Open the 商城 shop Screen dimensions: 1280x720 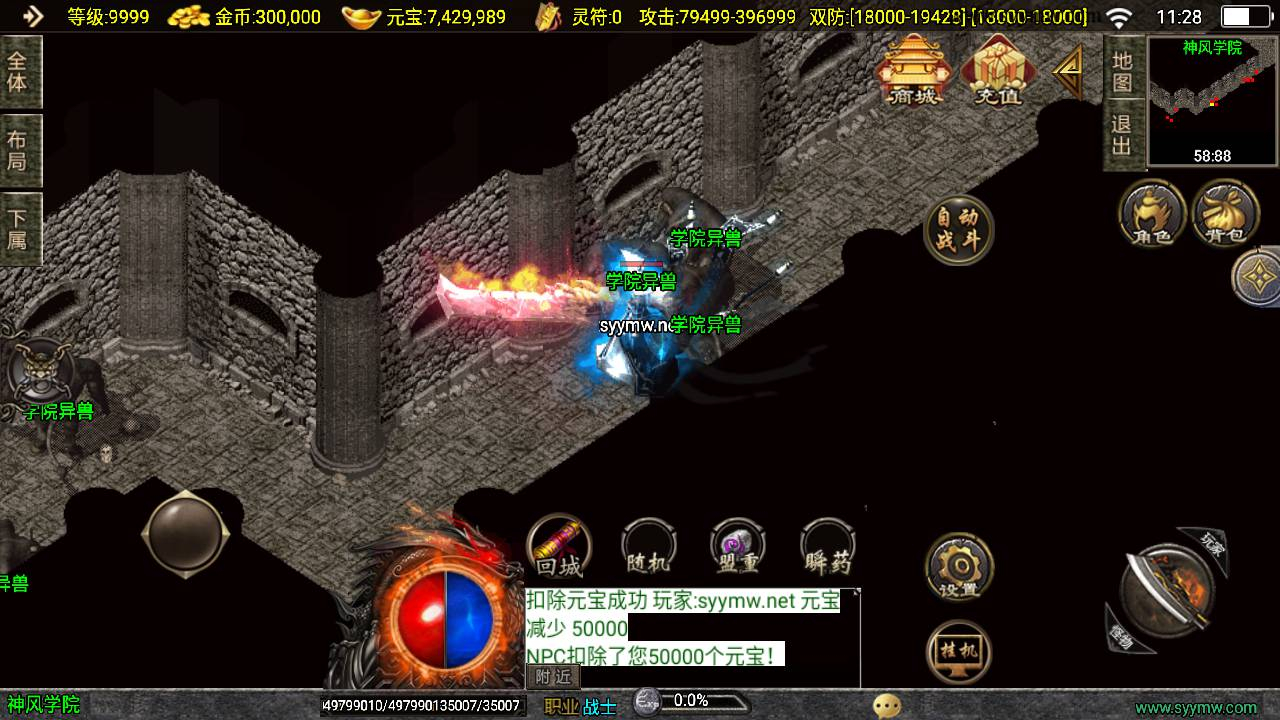913,70
